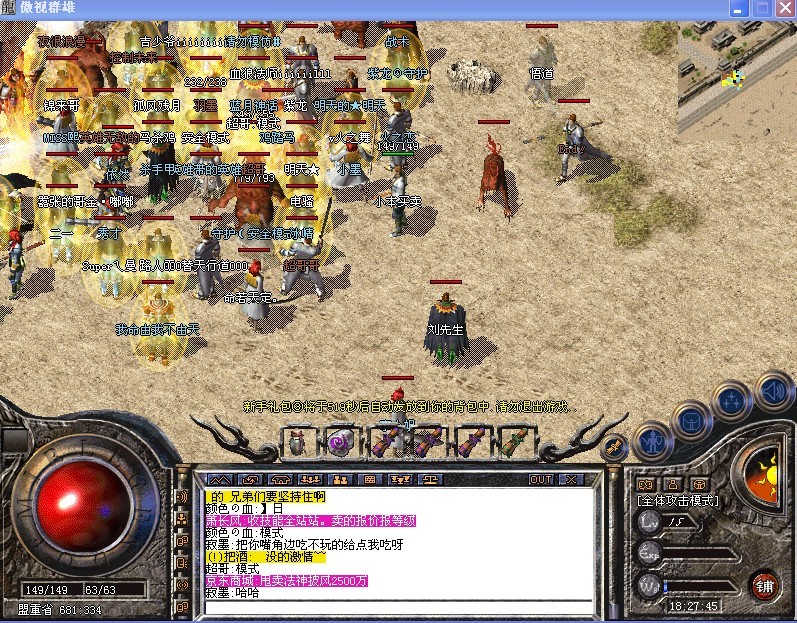
Task: Toggle the top chat filter side button
Action: (183, 496)
